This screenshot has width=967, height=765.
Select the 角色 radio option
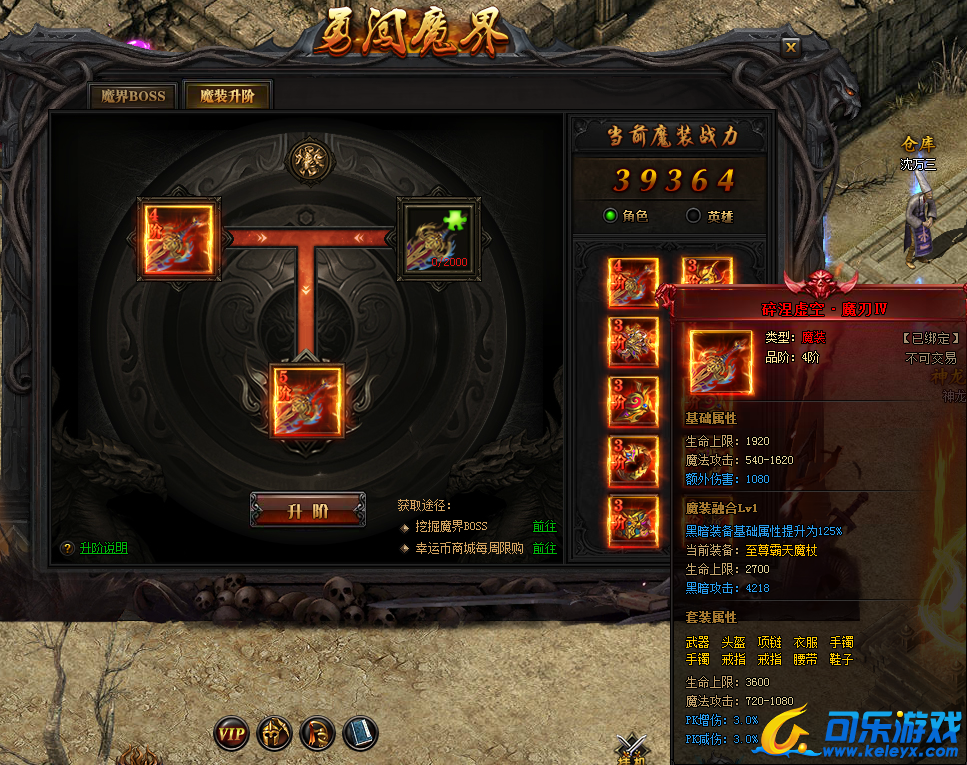click(611, 215)
